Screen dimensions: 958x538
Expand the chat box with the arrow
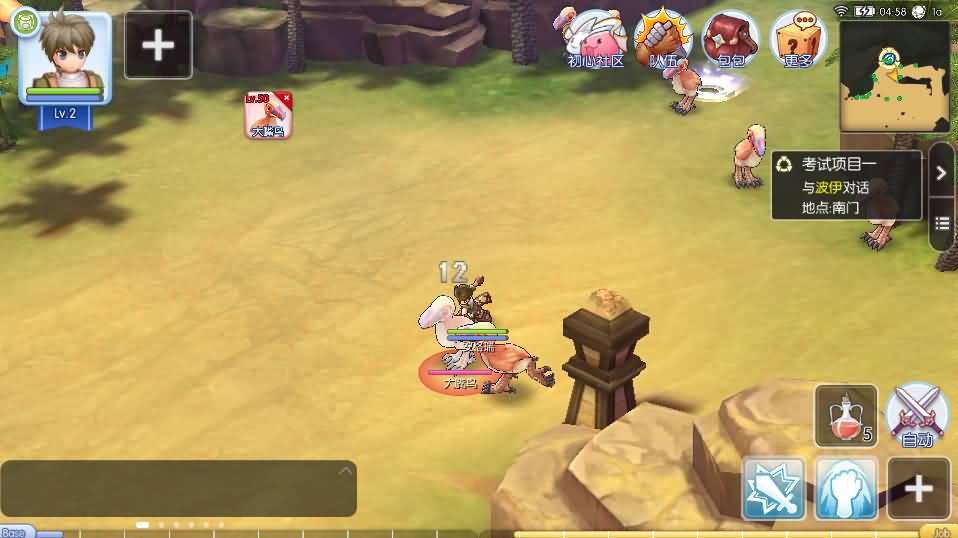(345, 471)
